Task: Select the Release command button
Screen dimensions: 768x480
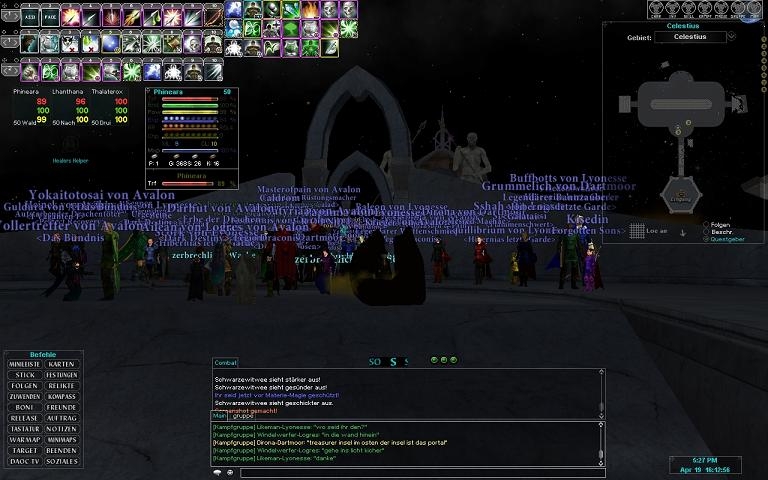Action: [25, 418]
